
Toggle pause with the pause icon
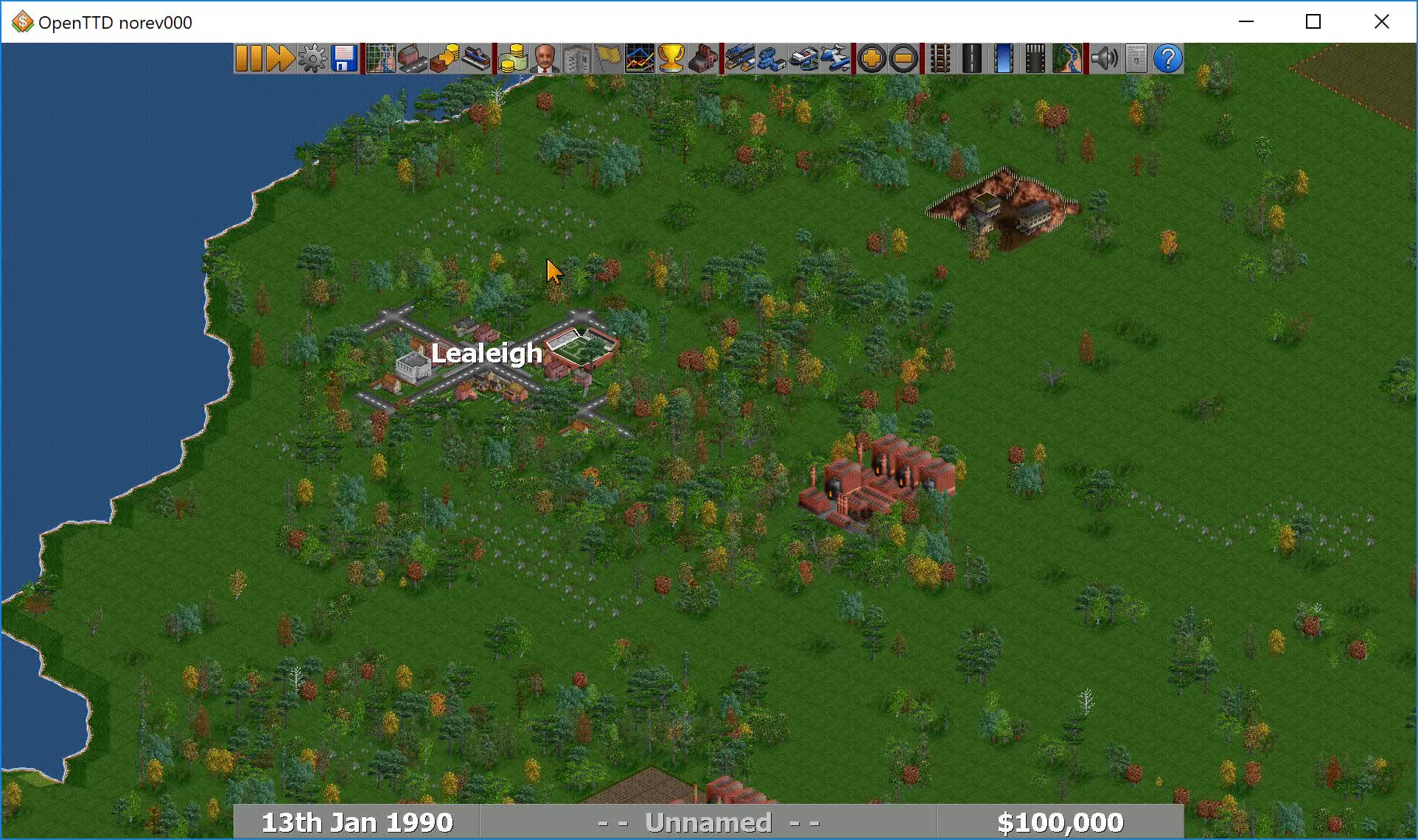[249, 59]
